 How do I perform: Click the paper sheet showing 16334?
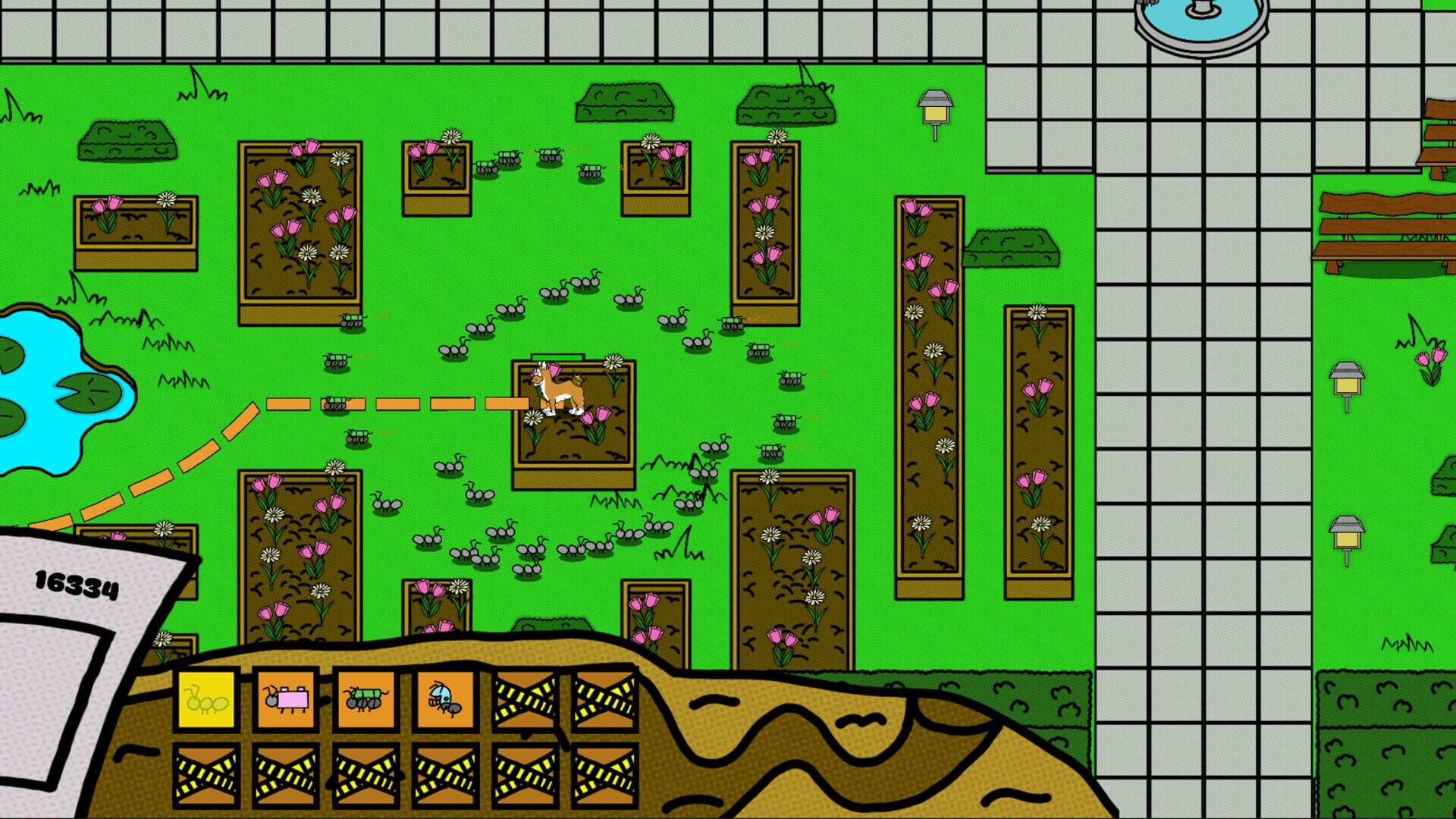(76, 584)
